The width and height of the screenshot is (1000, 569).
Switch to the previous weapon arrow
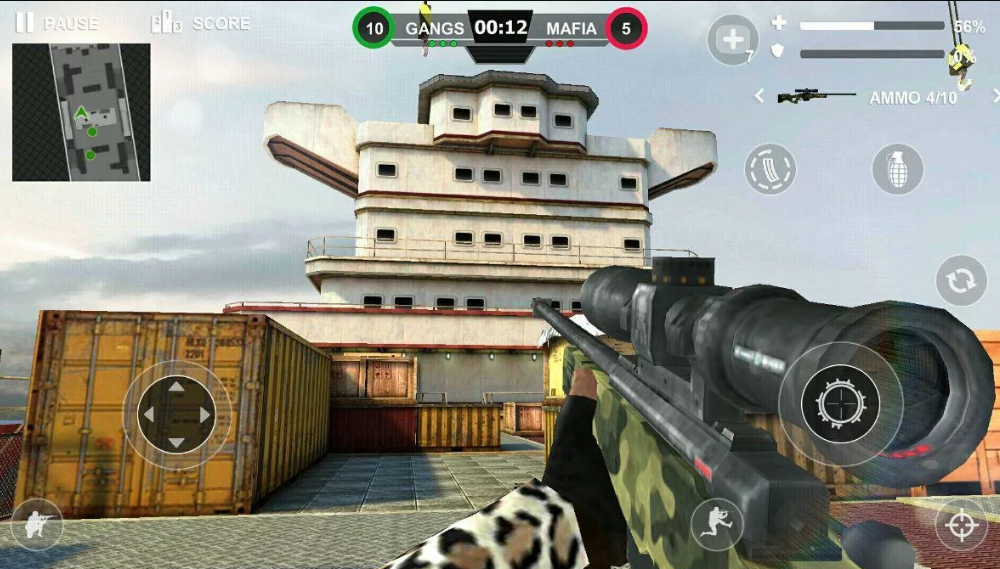pos(759,96)
